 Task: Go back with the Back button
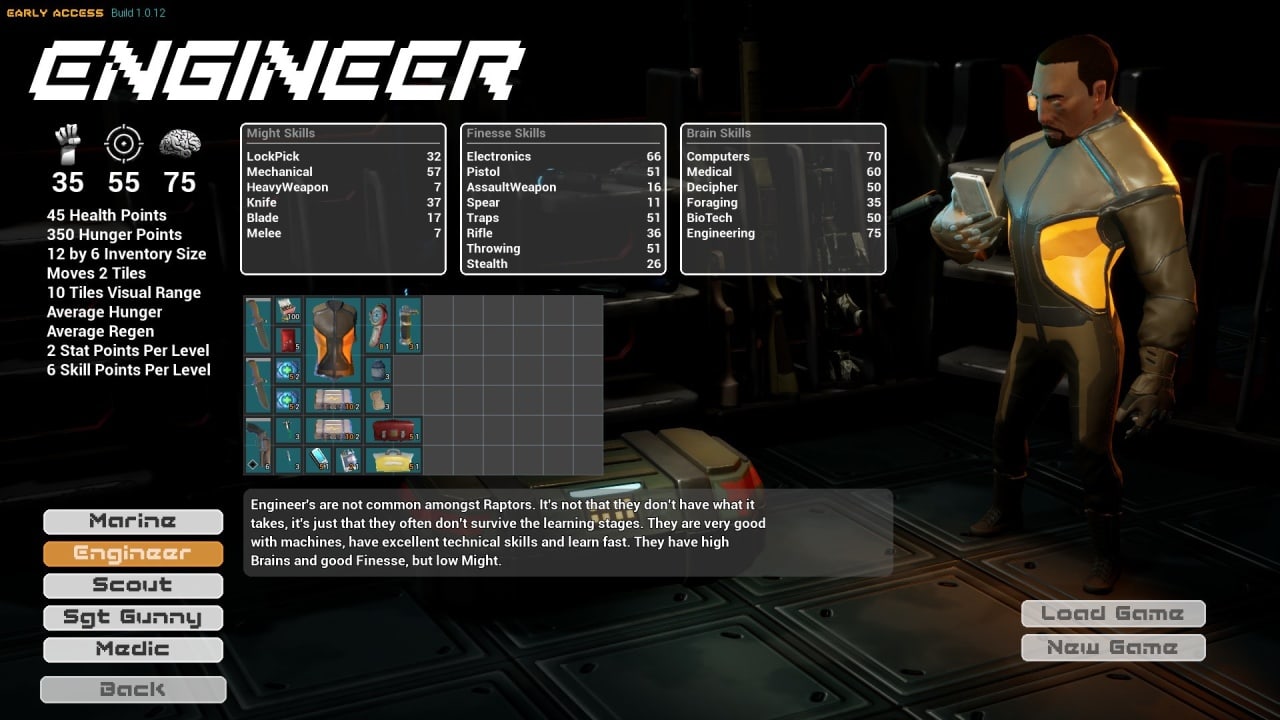[x=133, y=689]
